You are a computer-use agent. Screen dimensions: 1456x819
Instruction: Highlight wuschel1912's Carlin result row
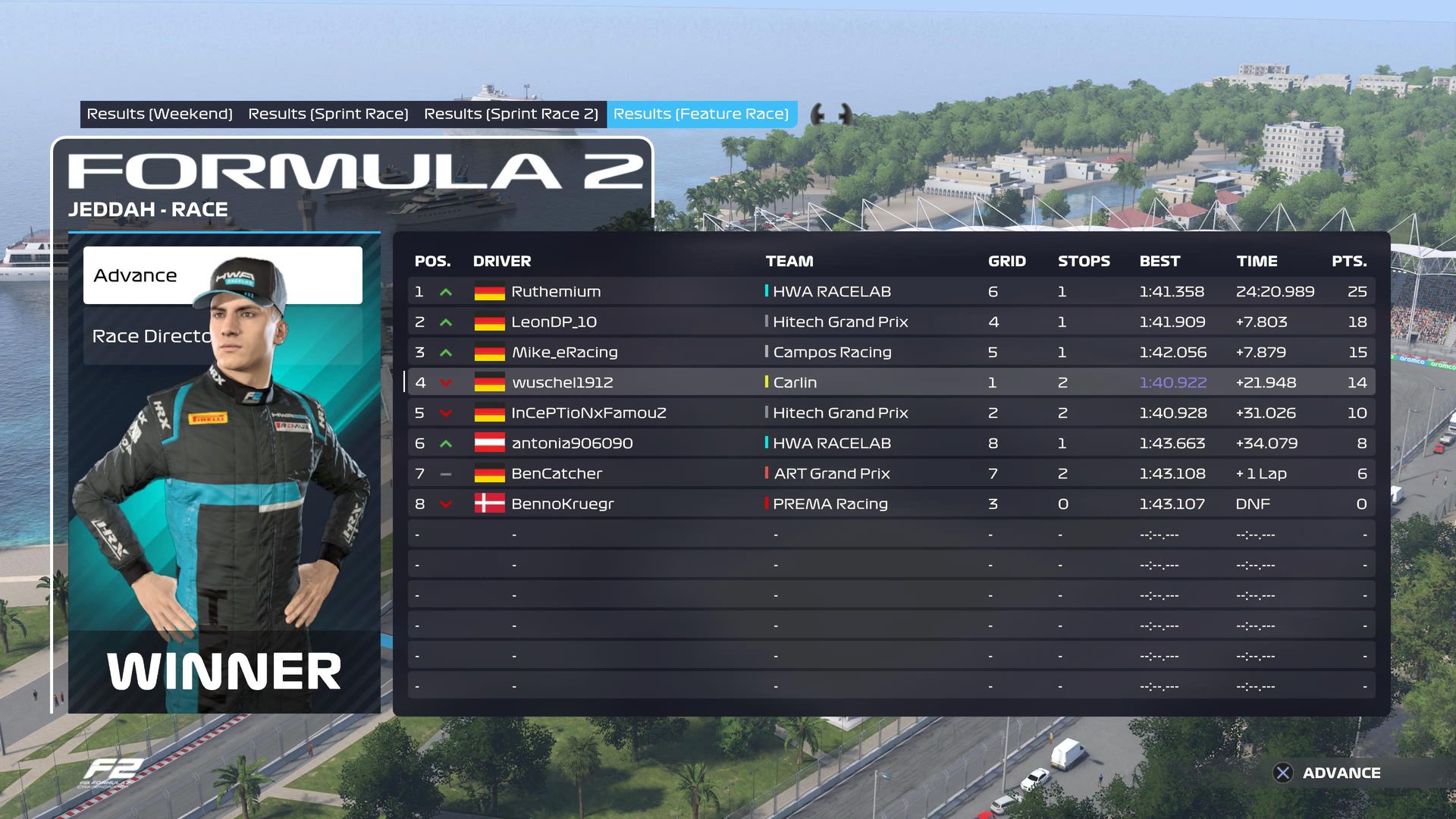[x=890, y=382]
